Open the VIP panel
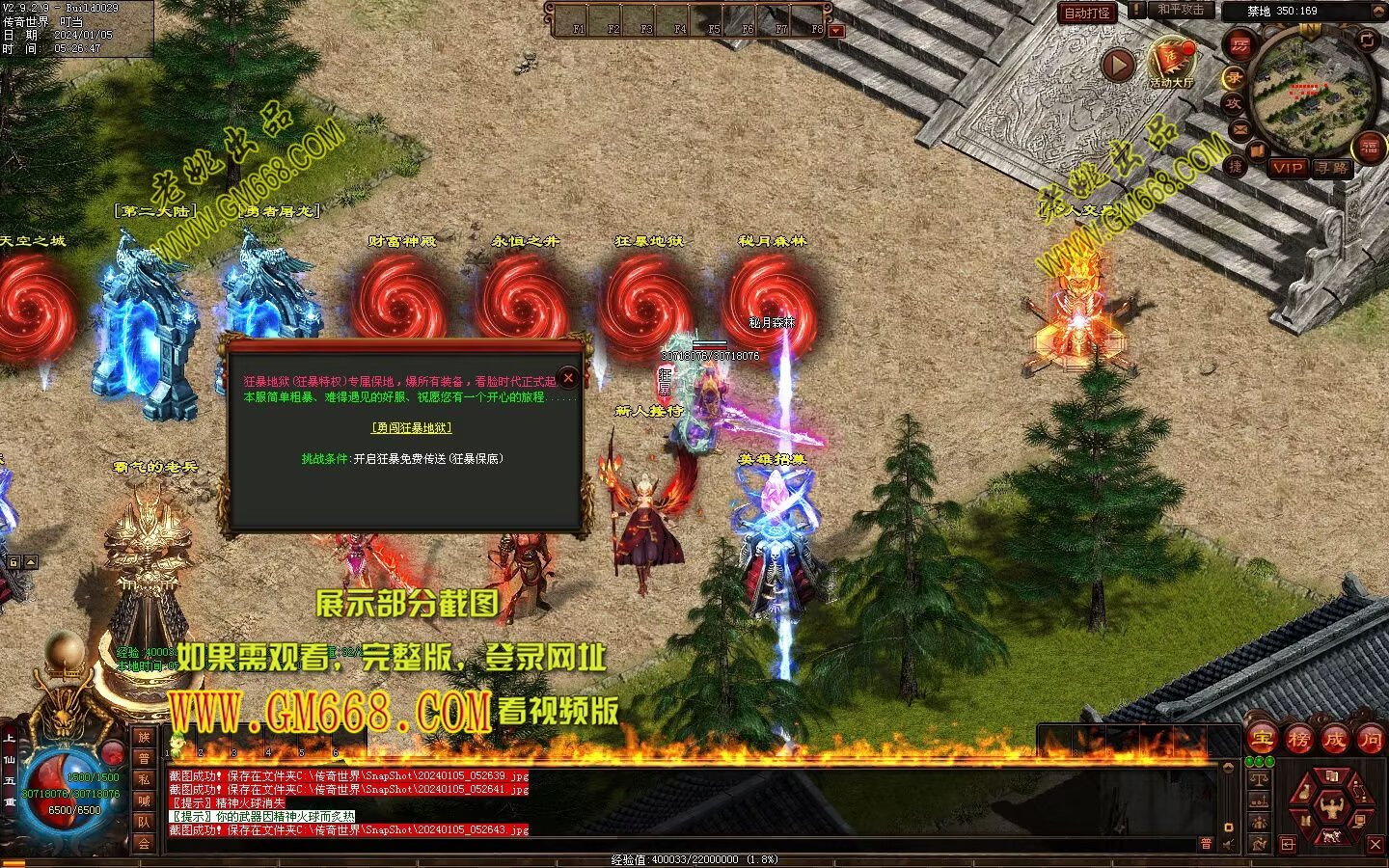Screen dimensions: 1389x868 click(1288, 167)
